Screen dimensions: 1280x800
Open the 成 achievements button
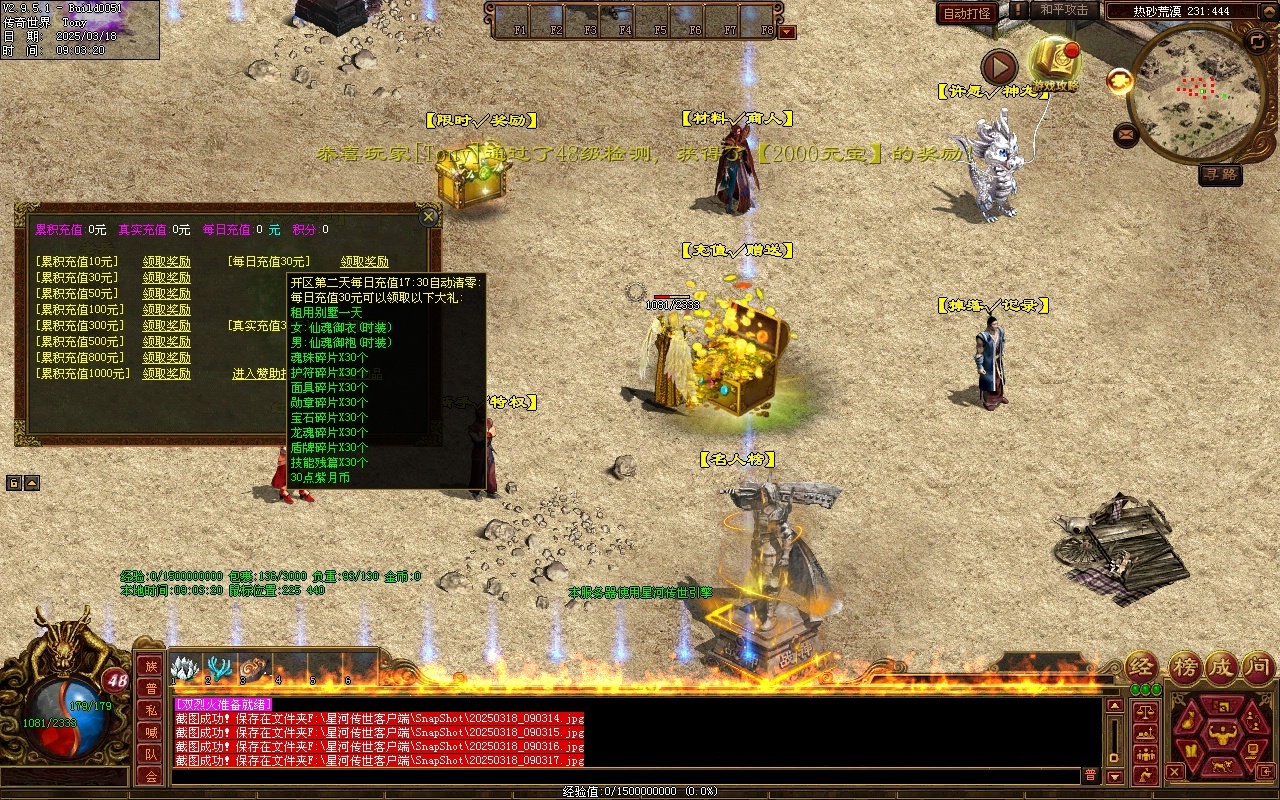pos(1221,667)
